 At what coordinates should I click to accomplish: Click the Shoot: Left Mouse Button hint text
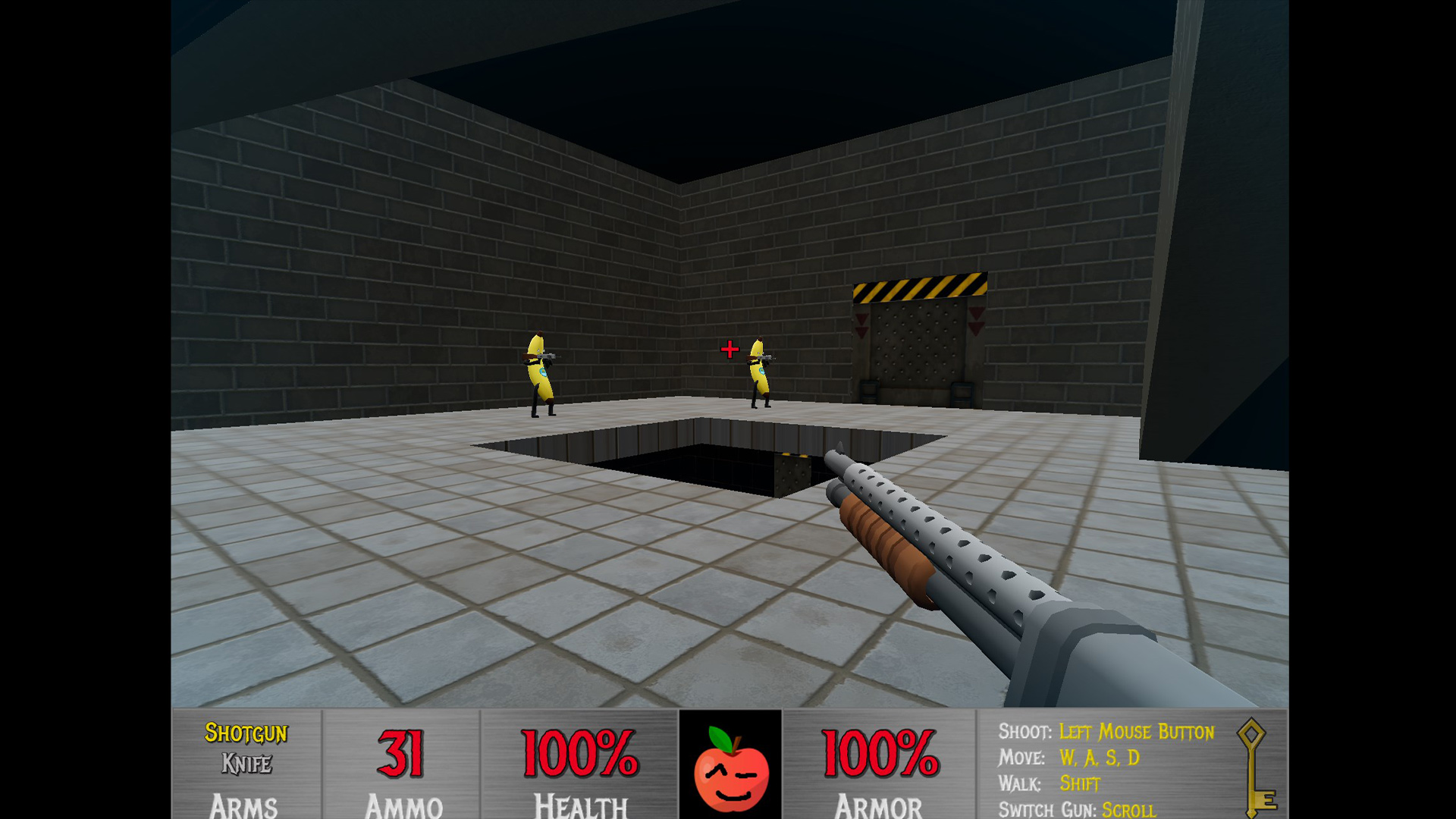(x=1107, y=733)
